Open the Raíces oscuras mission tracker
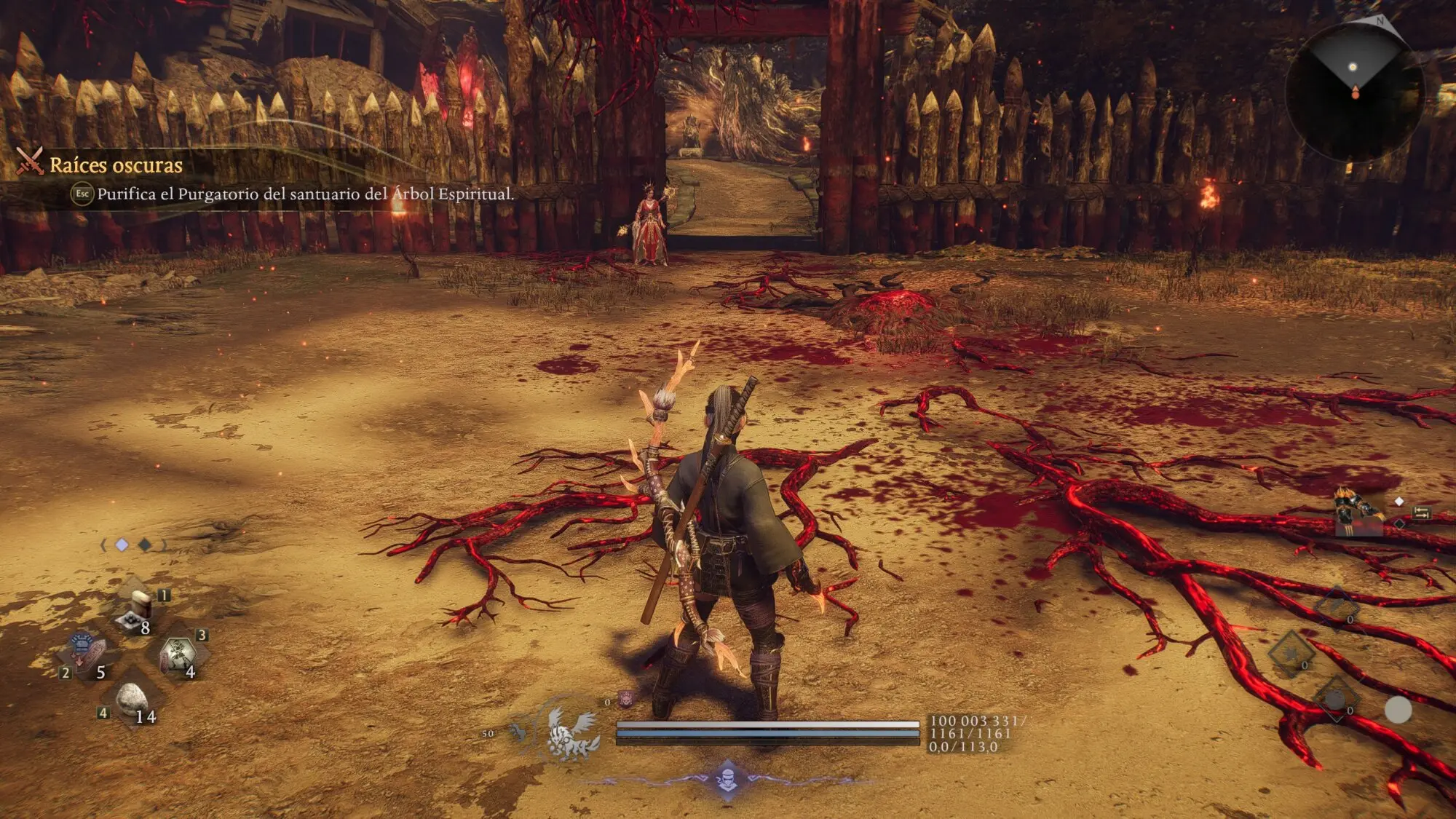The image size is (1456, 819). coord(116,165)
